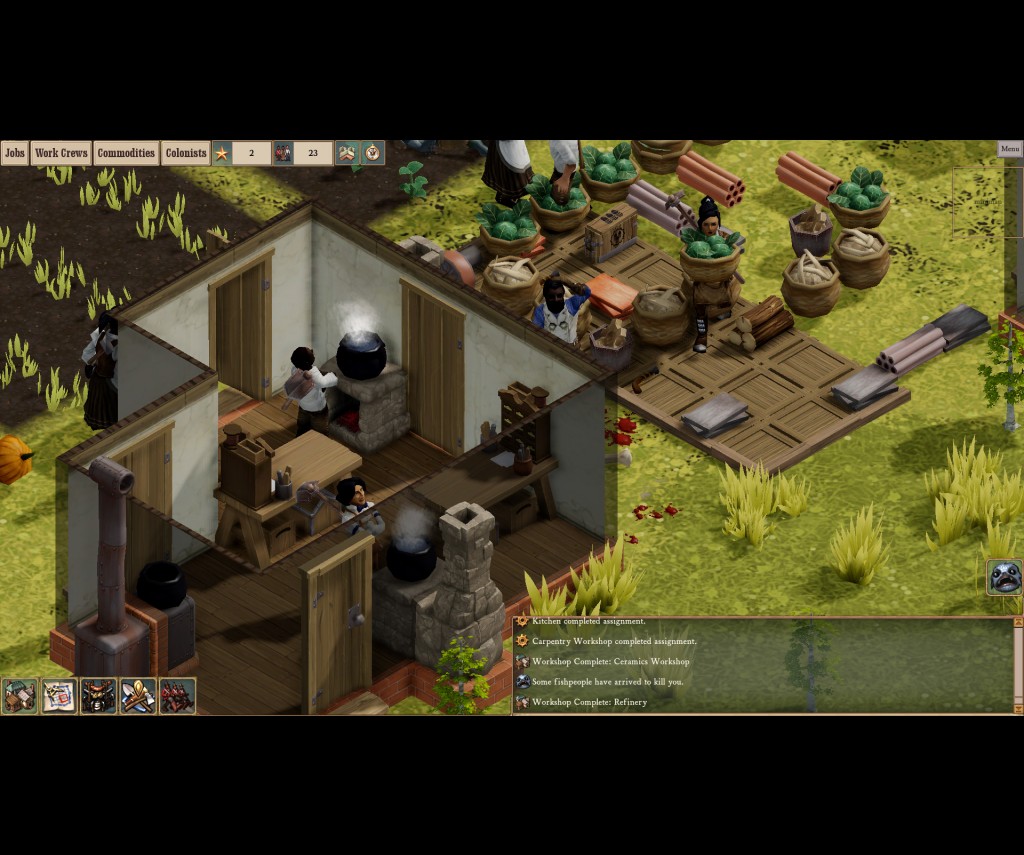The image size is (1024, 855).
Task: Click the message log scroll-down arrow
Action: coord(1018,708)
